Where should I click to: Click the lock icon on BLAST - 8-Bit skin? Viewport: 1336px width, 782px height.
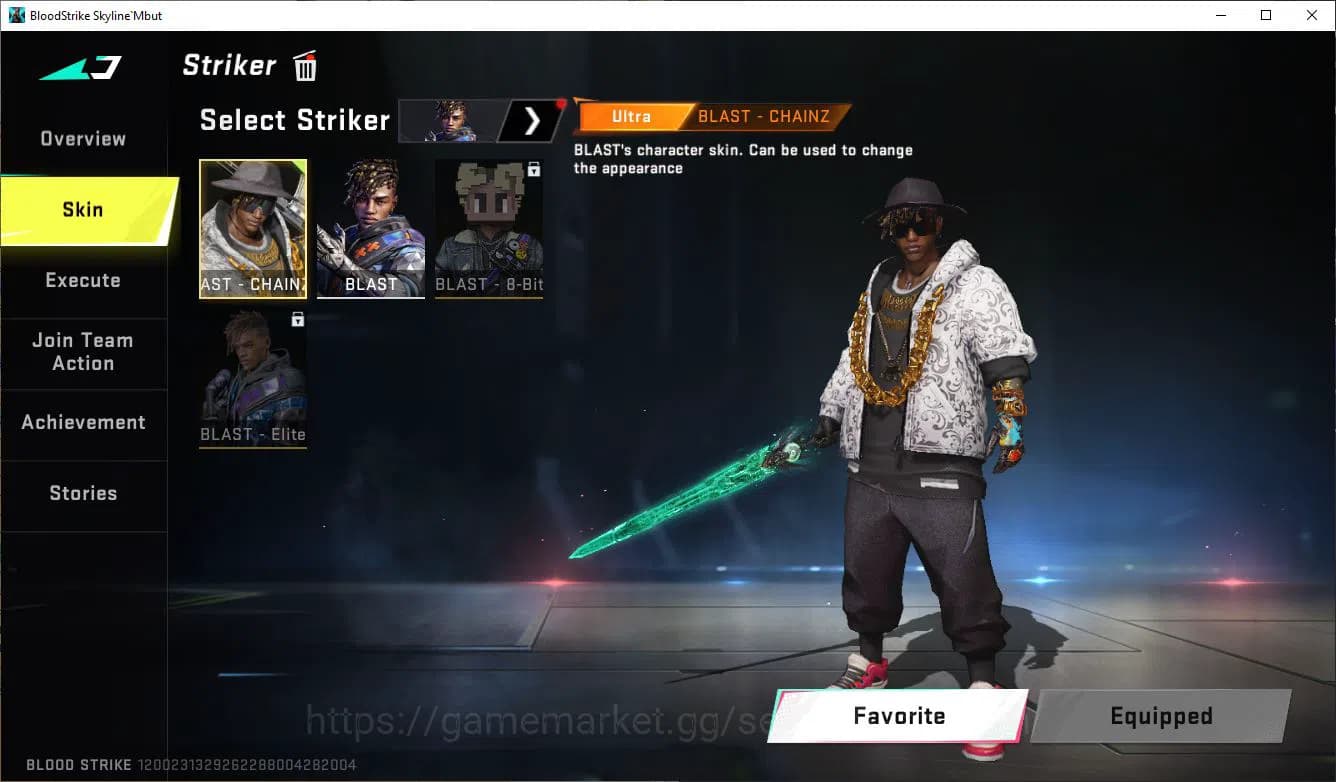click(534, 170)
